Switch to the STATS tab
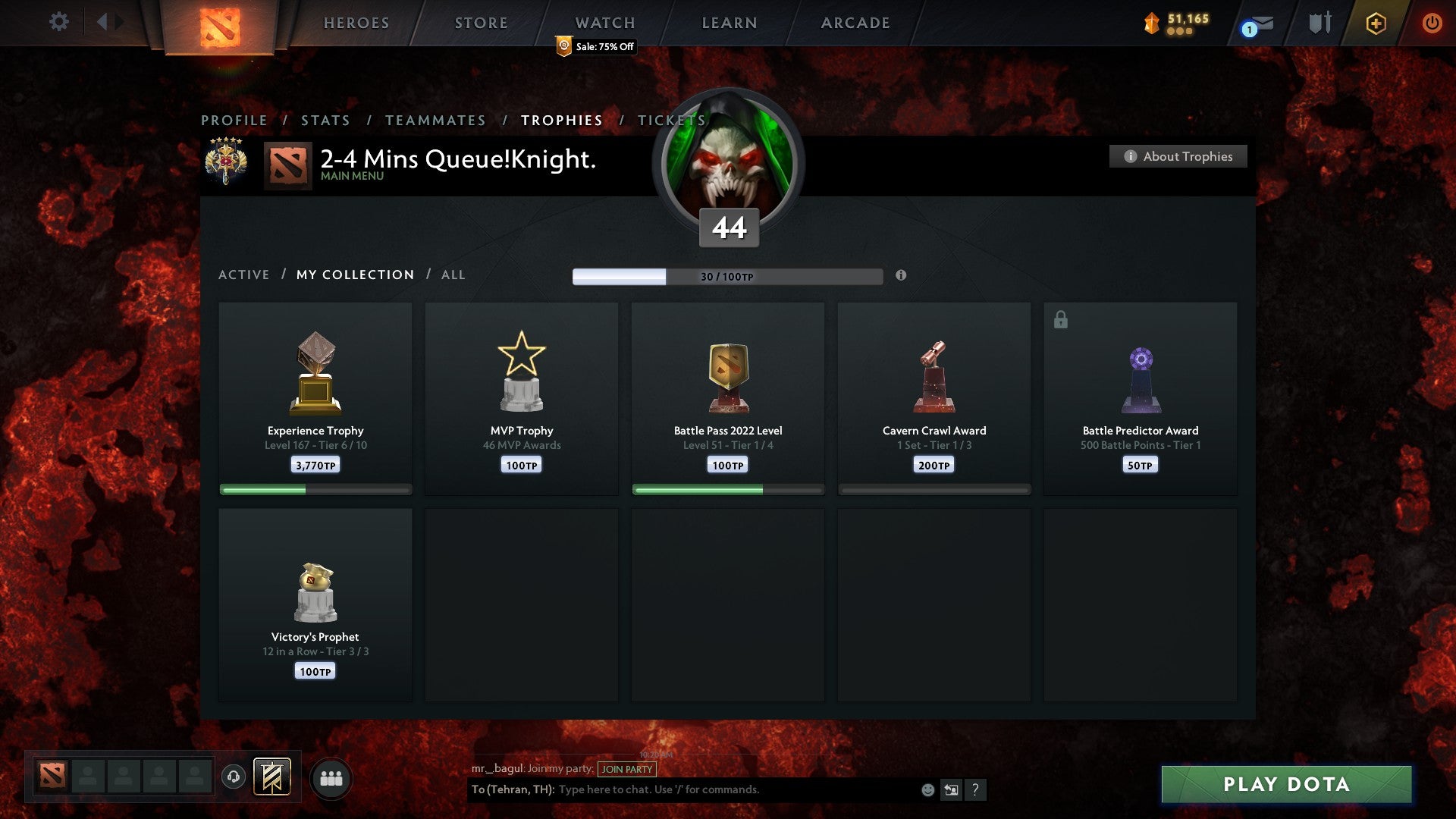This screenshot has height=819, width=1456. 325,120
